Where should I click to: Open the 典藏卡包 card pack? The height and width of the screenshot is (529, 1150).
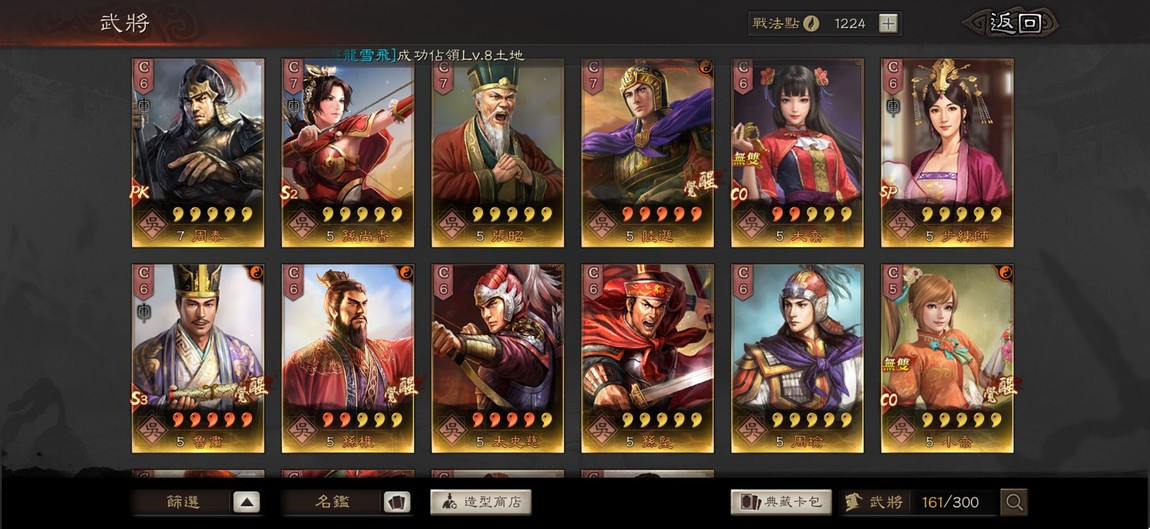(781, 502)
